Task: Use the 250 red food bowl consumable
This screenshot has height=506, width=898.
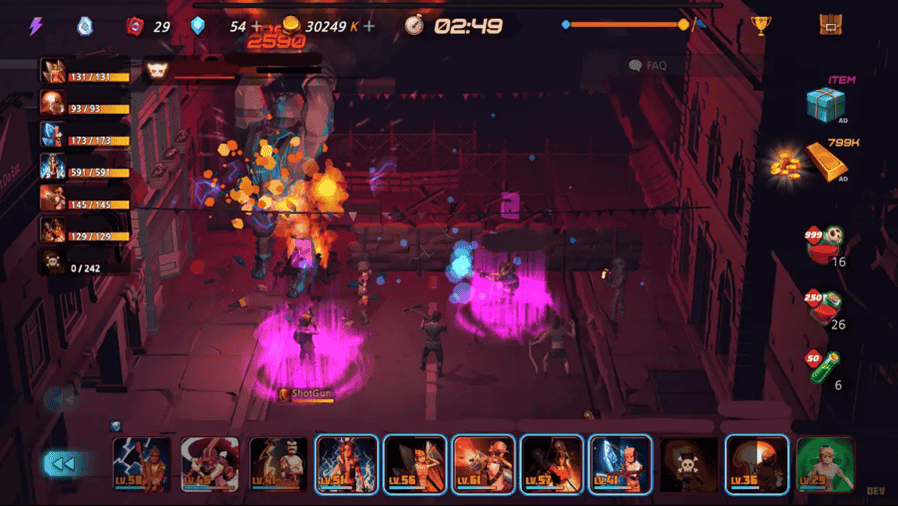Action: click(825, 306)
